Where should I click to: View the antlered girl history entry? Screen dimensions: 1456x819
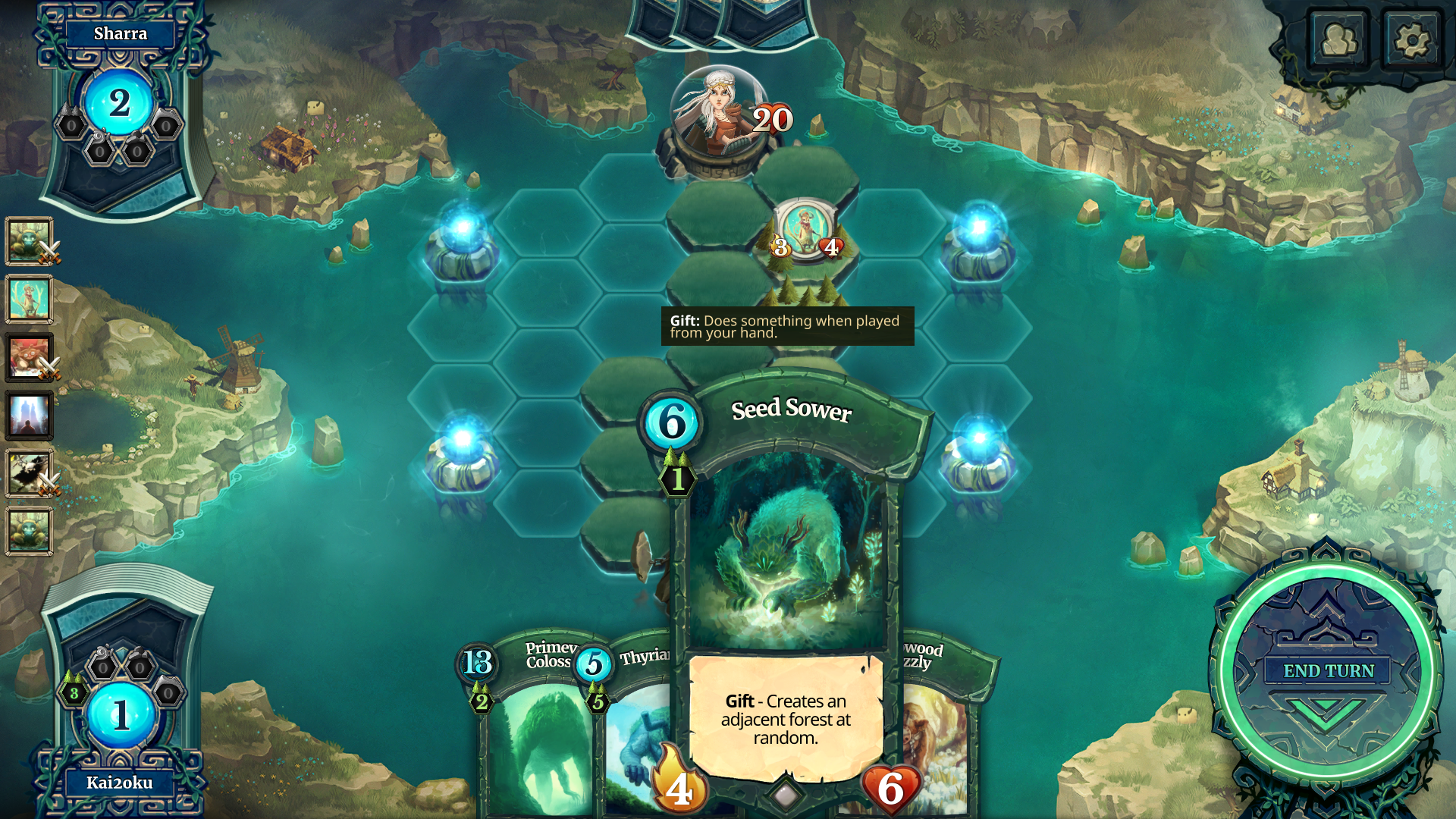(29, 299)
